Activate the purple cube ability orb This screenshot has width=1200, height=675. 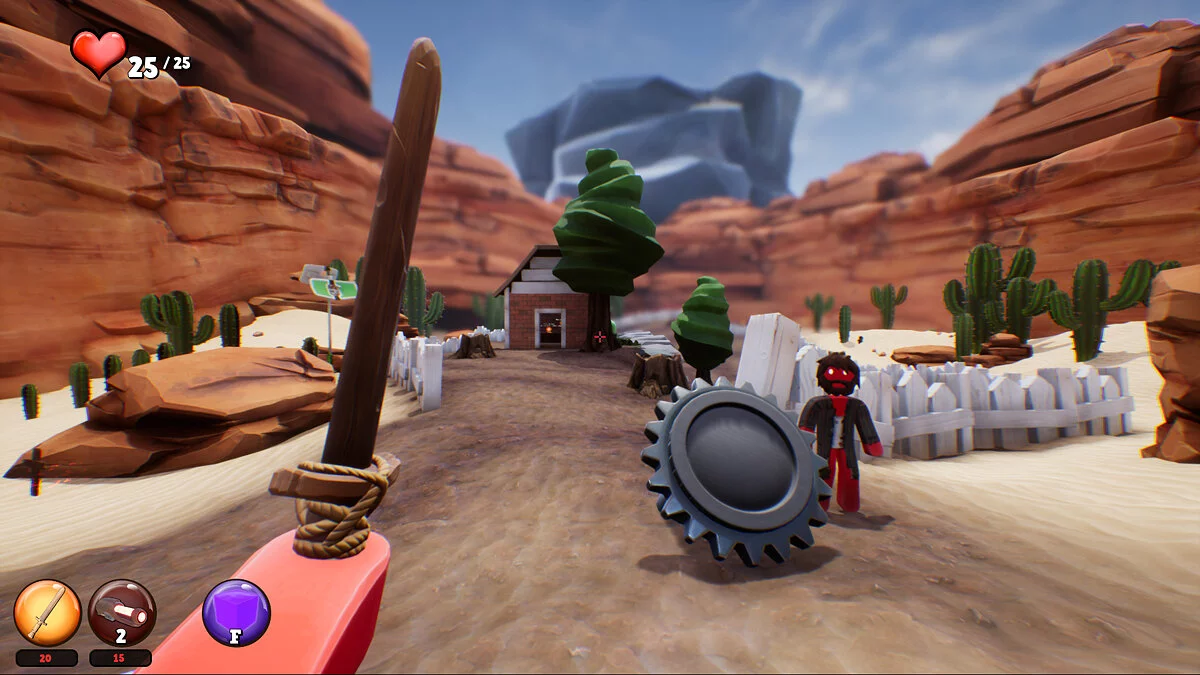[x=236, y=613]
